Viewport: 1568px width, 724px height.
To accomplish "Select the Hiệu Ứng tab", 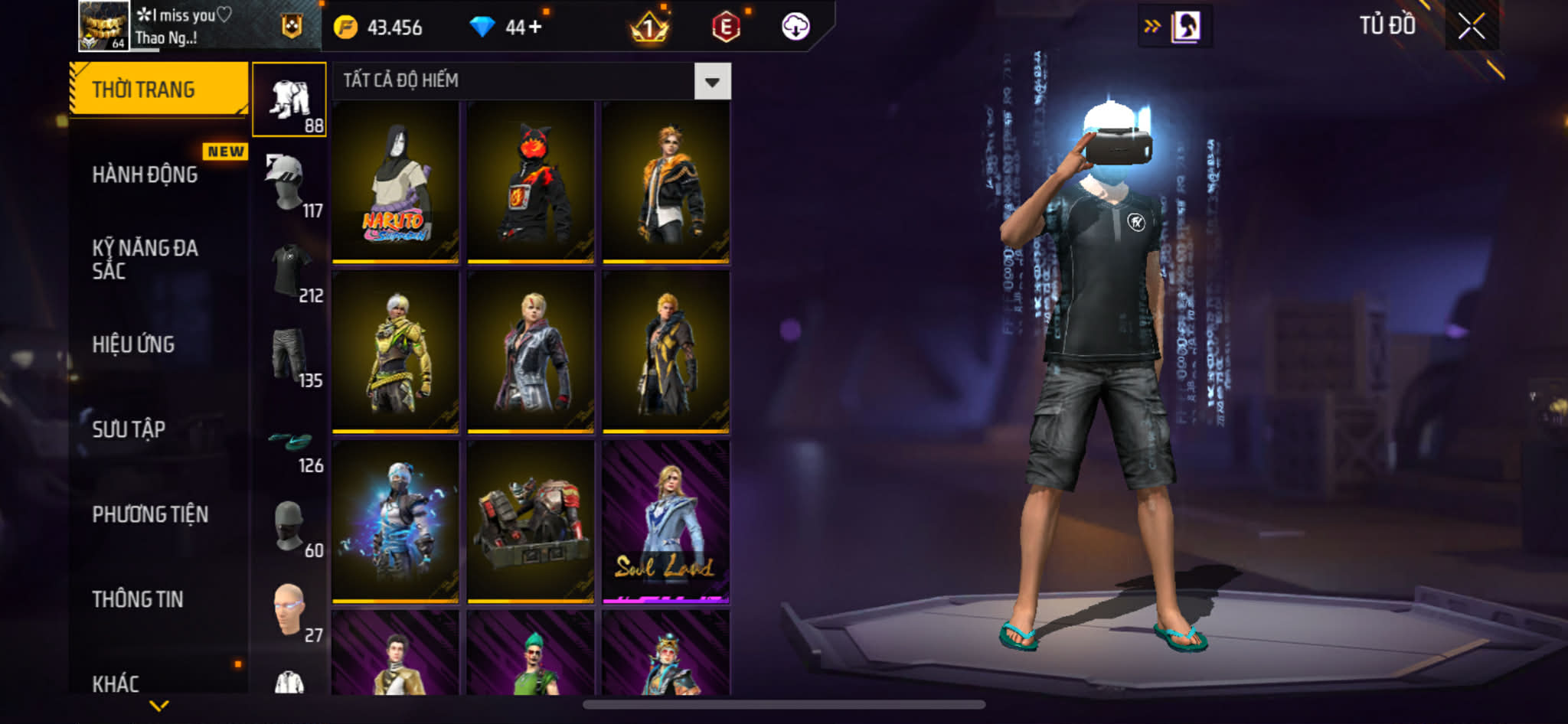I will (x=134, y=344).
